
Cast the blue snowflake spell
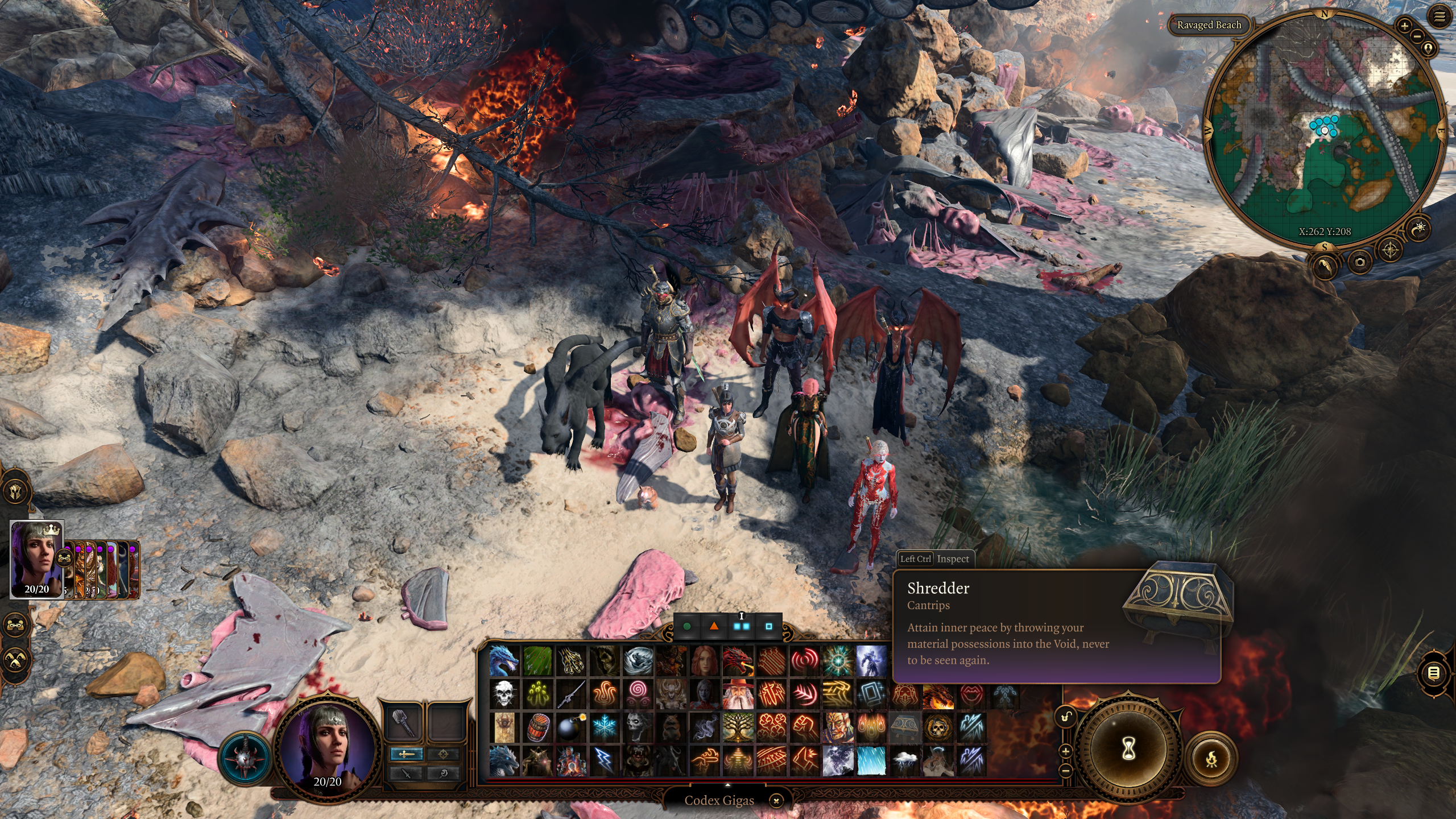[x=604, y=727]
